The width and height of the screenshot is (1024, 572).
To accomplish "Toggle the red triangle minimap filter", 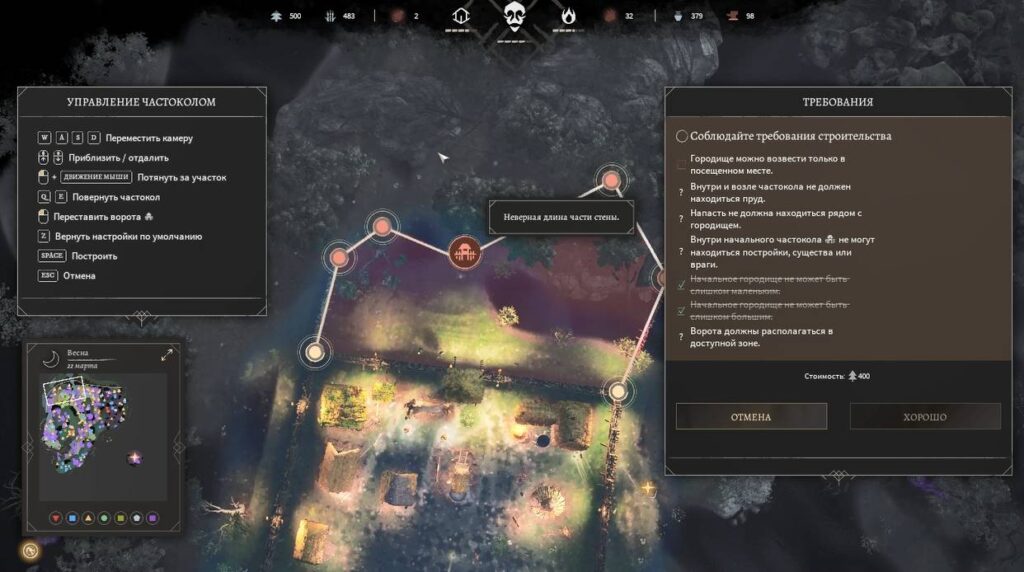I will point(55,518).
